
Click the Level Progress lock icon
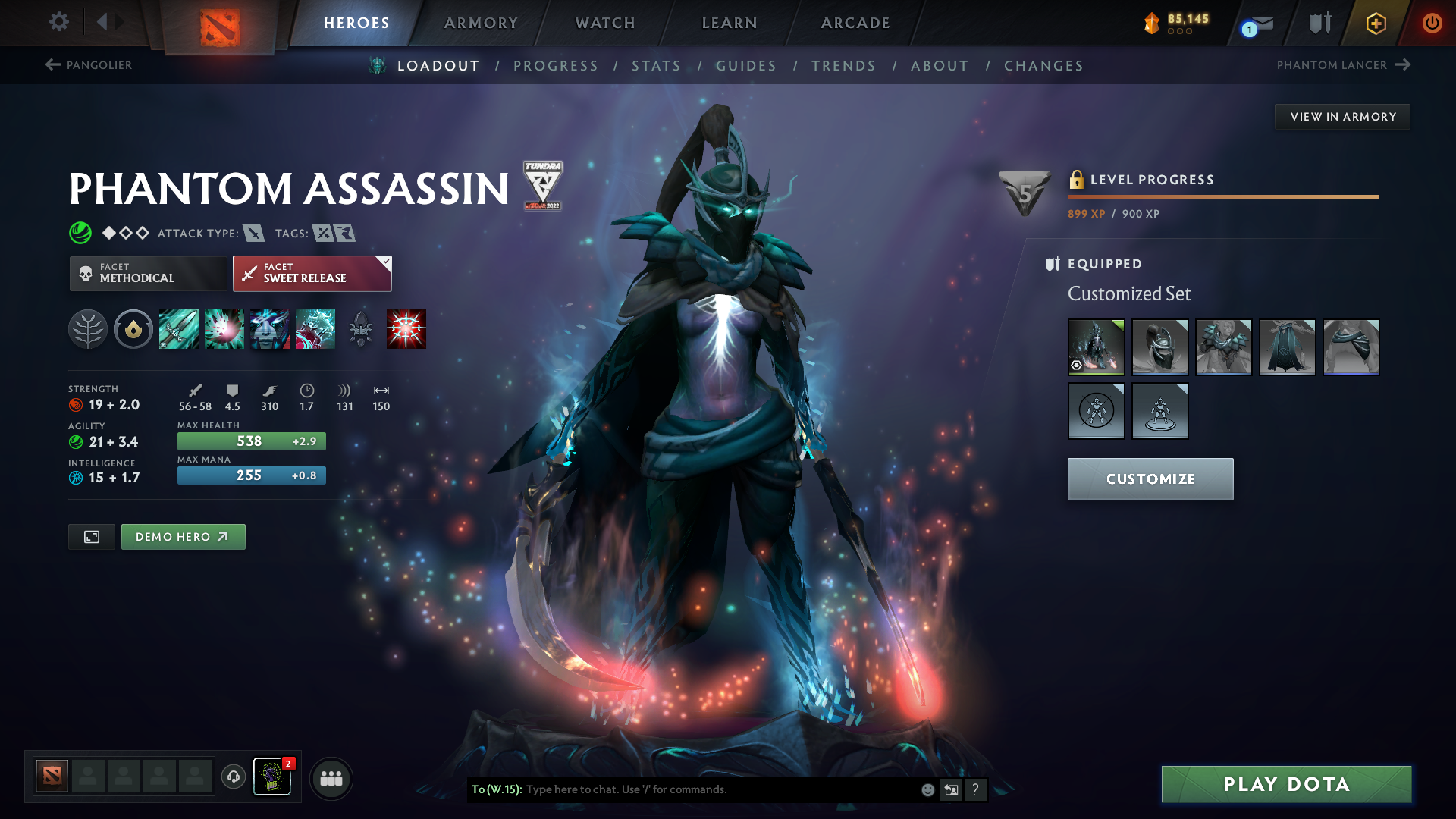click(1077, 180)
